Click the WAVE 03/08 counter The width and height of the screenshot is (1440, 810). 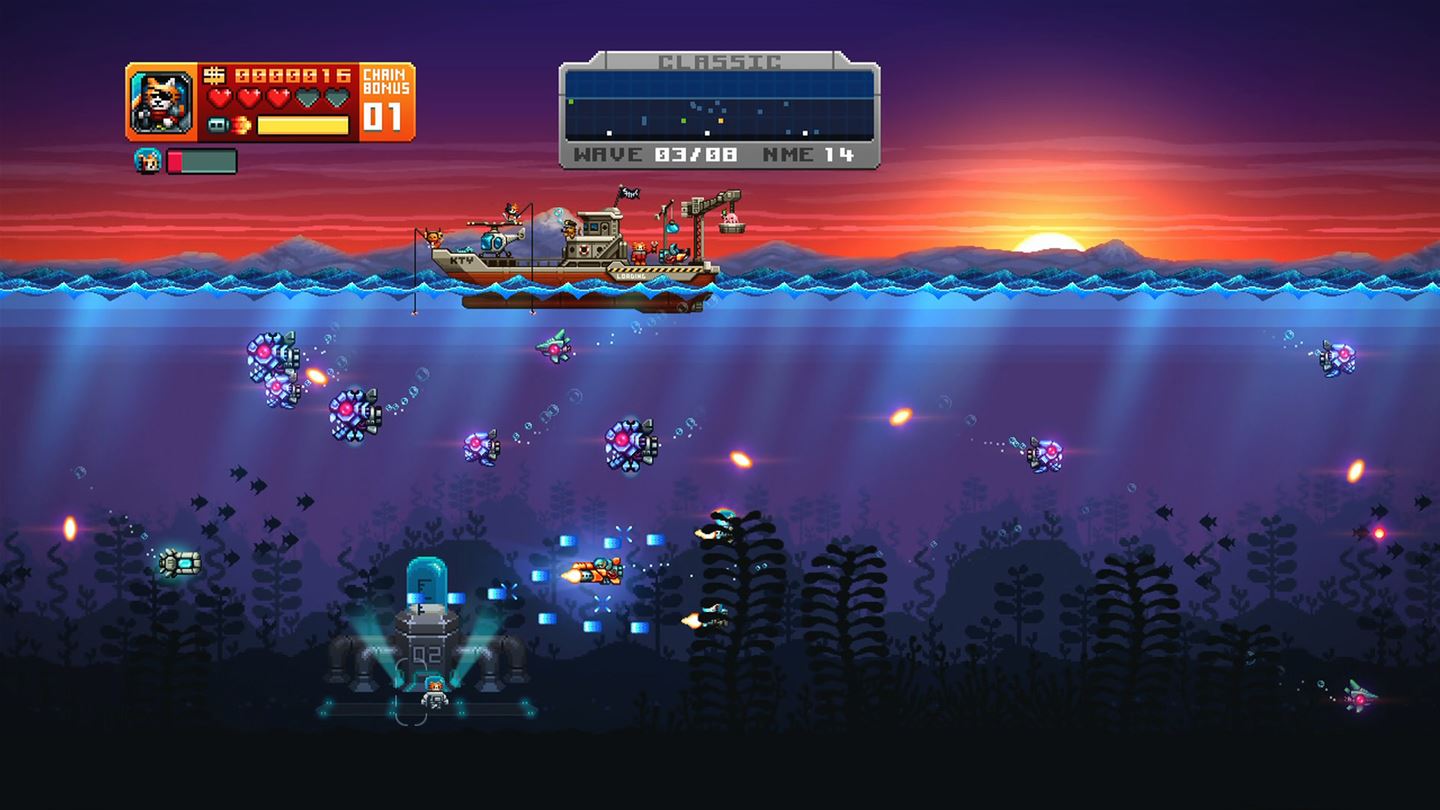(x=656, y=153)
